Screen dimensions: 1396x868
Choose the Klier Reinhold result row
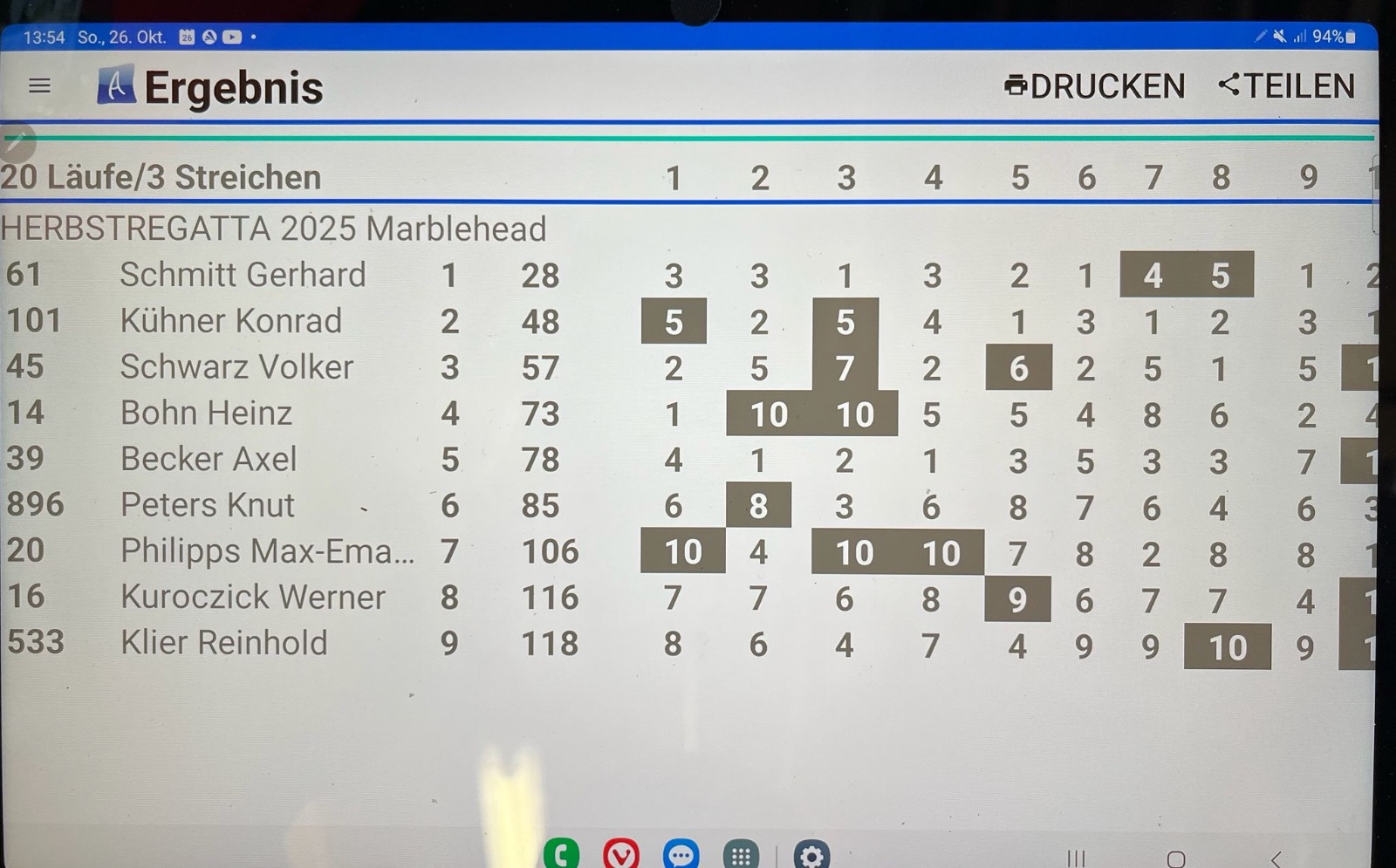(x=224, y=643)
